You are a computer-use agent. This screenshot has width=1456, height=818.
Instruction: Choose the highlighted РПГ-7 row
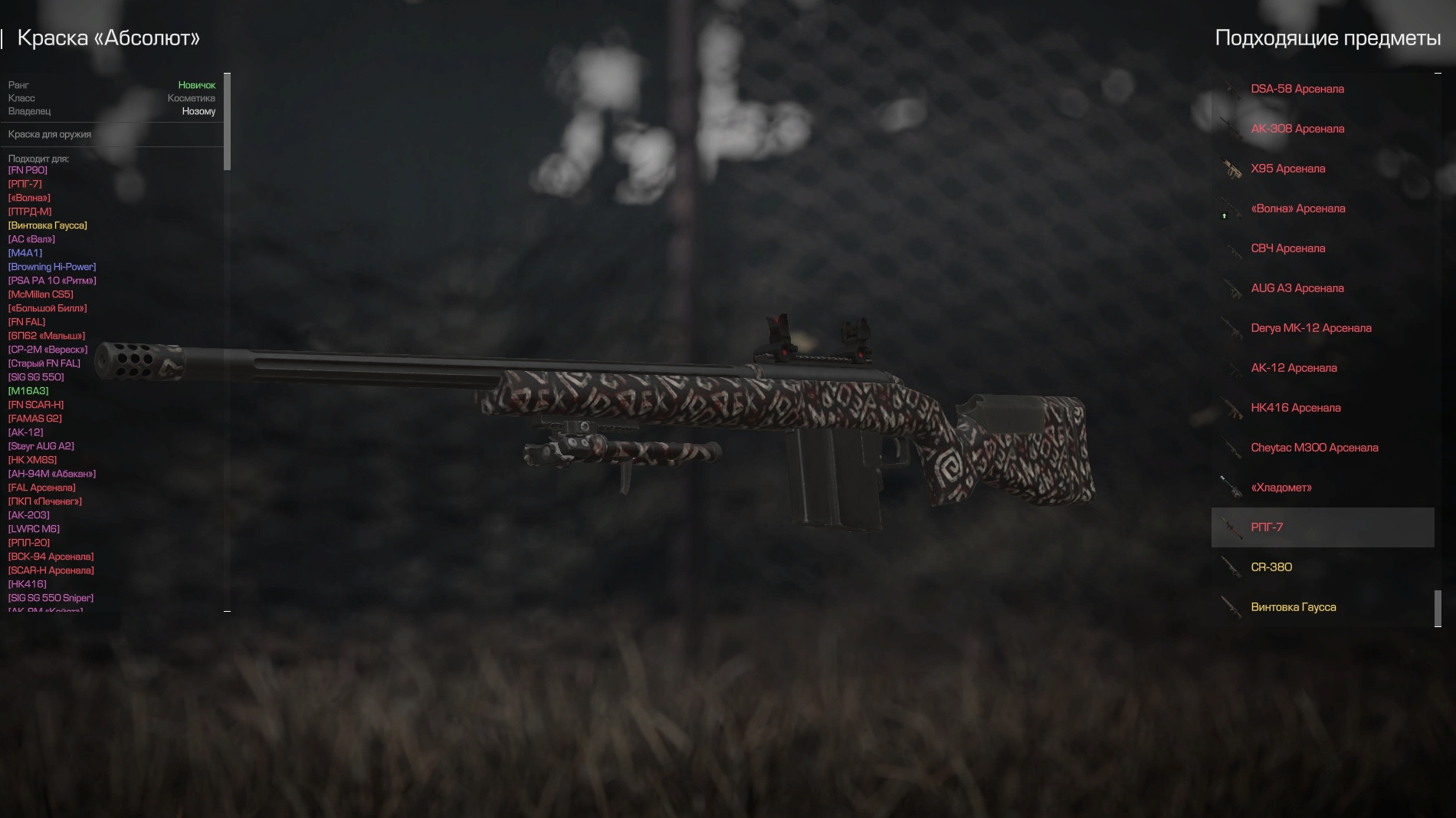pyautogui.click(x=1322, y=527)
